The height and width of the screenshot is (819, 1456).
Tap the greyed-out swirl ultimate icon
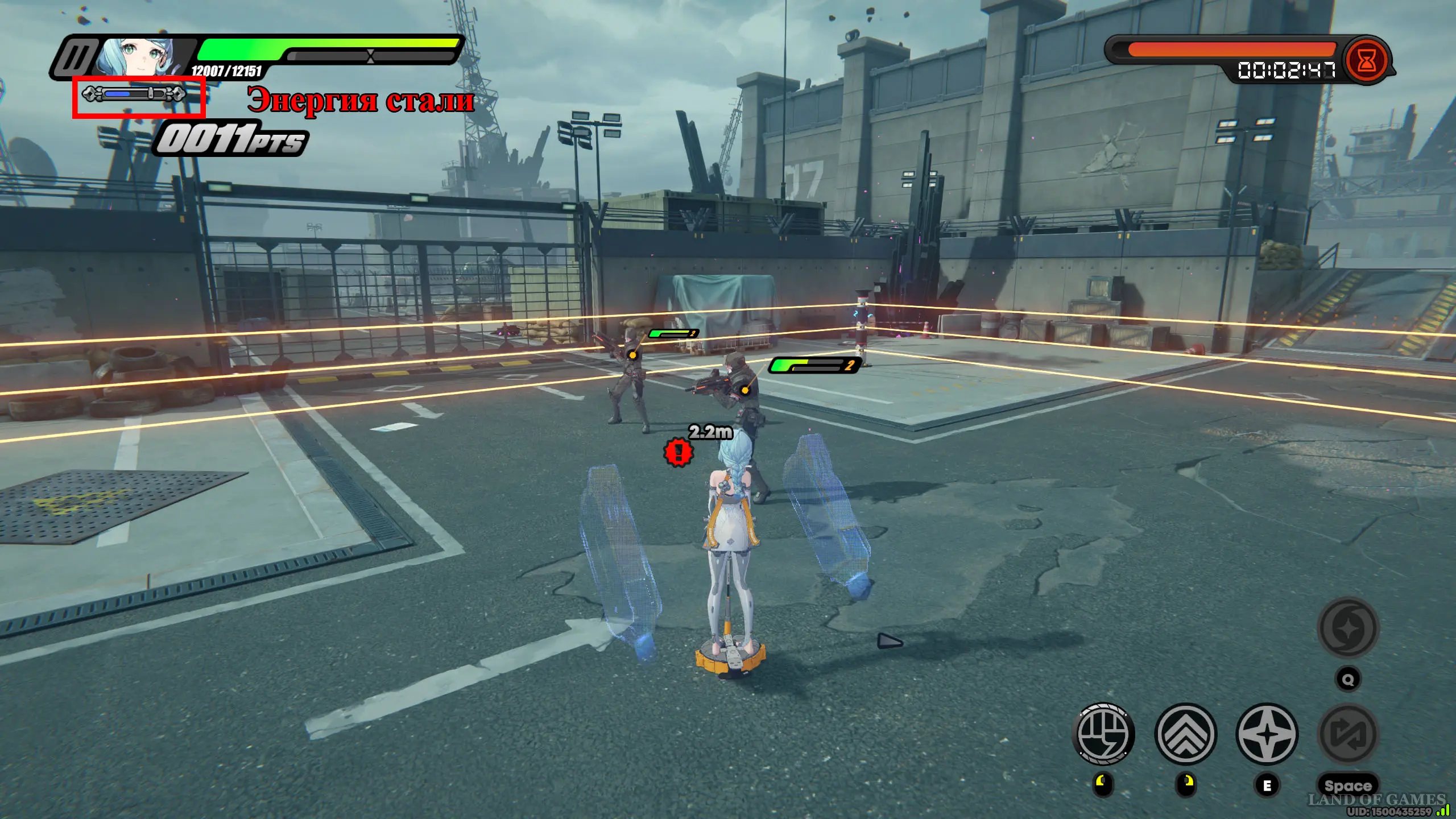[1348, 628]
